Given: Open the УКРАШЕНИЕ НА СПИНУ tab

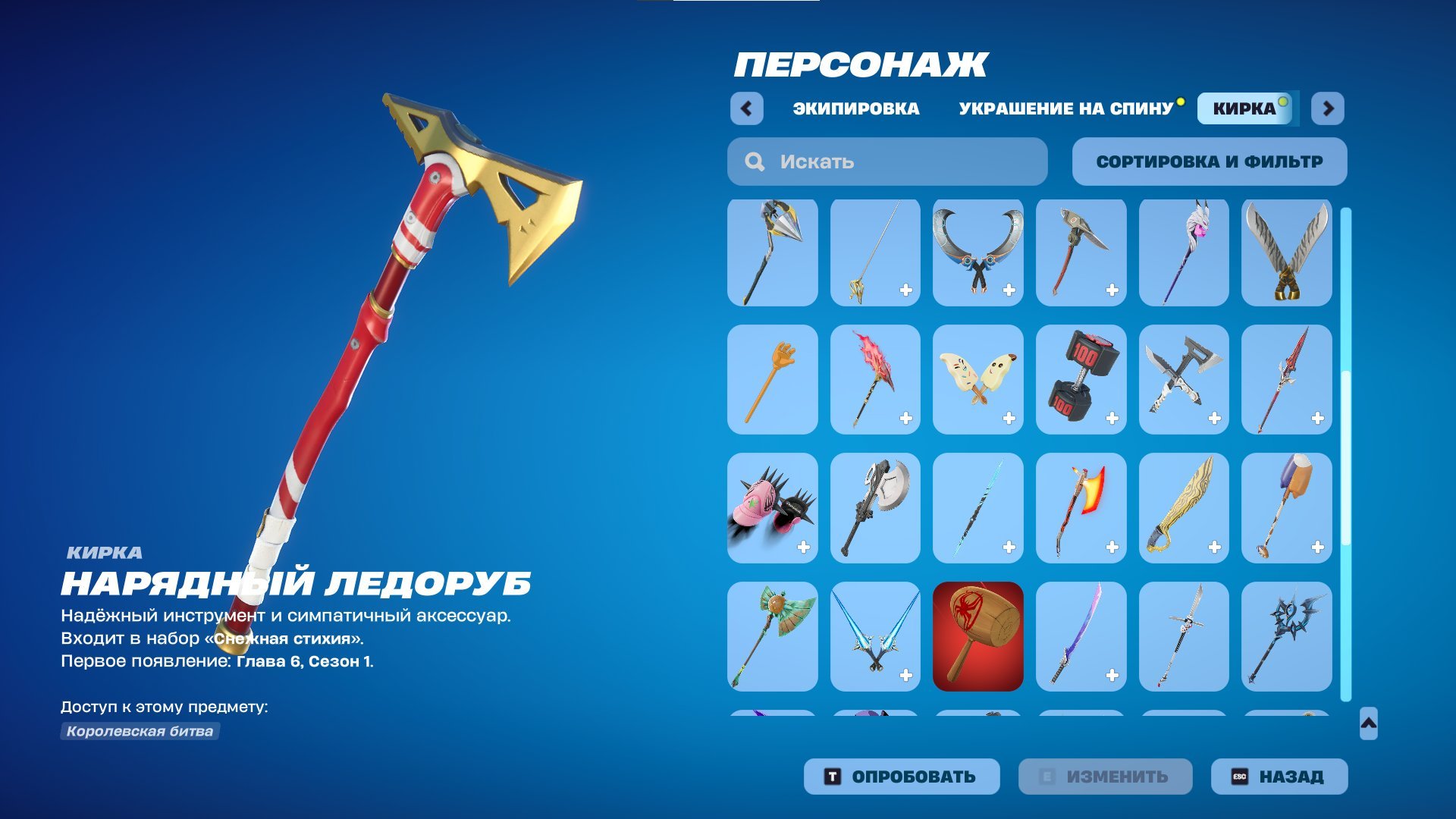Looking at the screenshot, I should pyautogui.click(x=1063, y=108).
